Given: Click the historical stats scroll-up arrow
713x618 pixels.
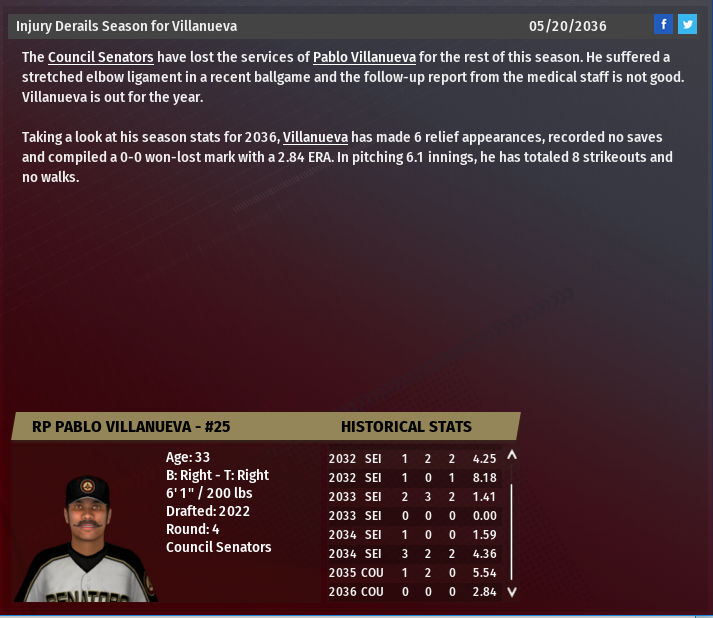Looking at the screenshot, I should click(x=512, y=456).
